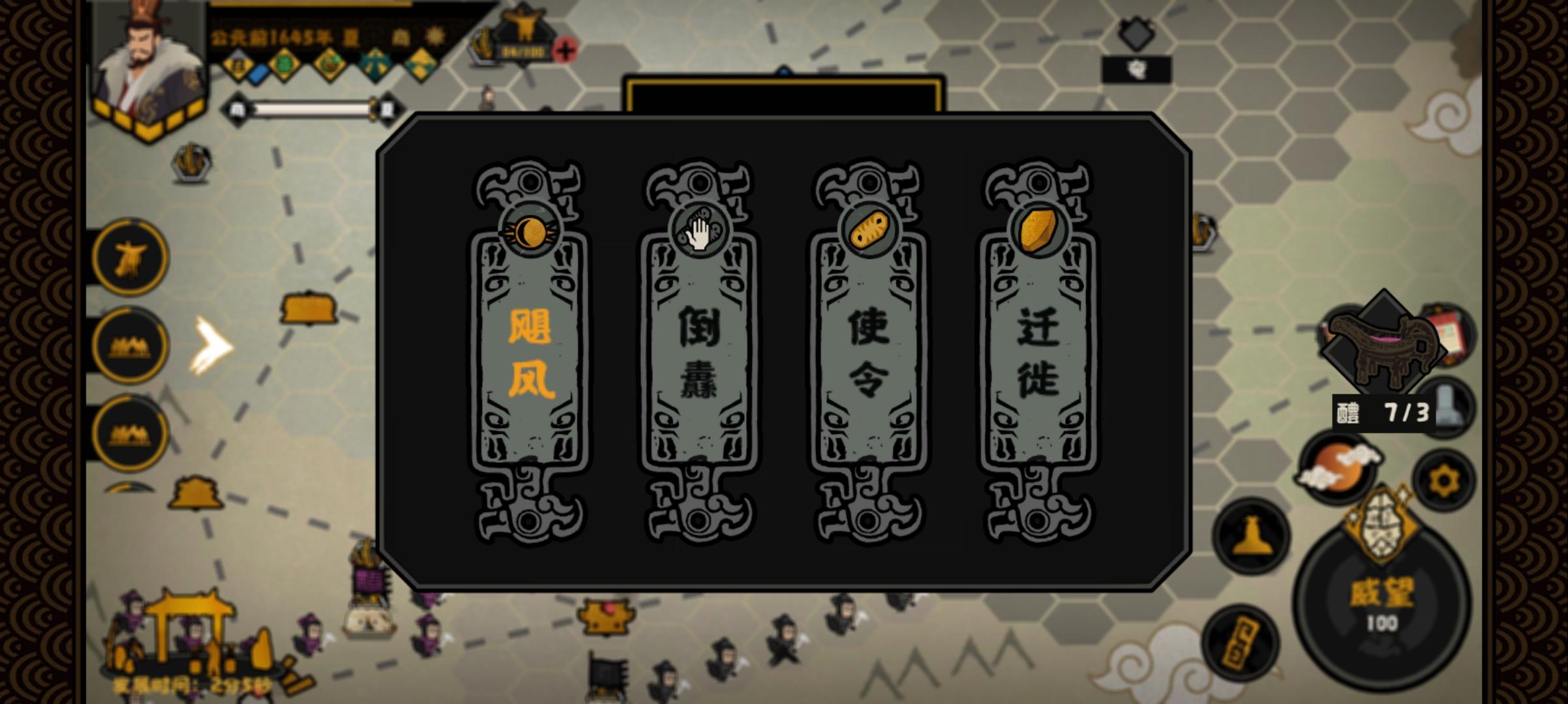Click the shaman figure button on the left sidebar

point(130,257)
